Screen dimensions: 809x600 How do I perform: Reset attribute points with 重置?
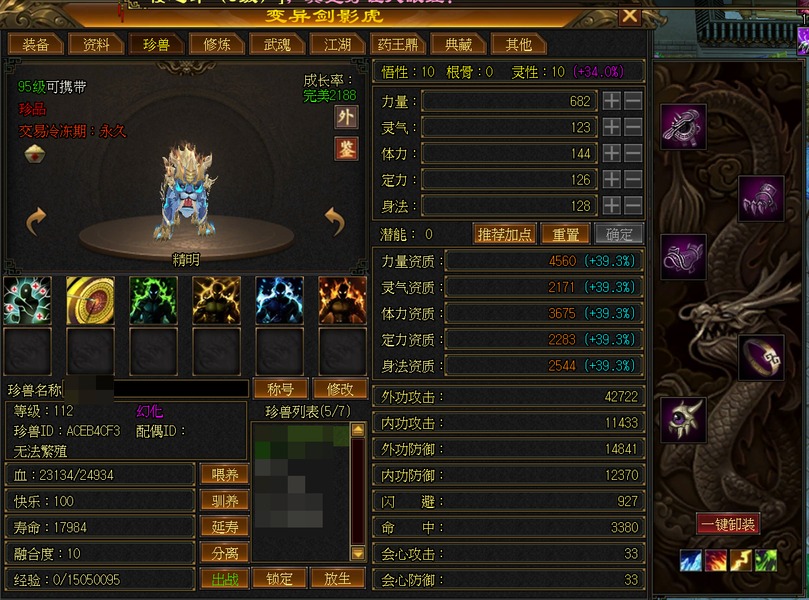[565, 234]
